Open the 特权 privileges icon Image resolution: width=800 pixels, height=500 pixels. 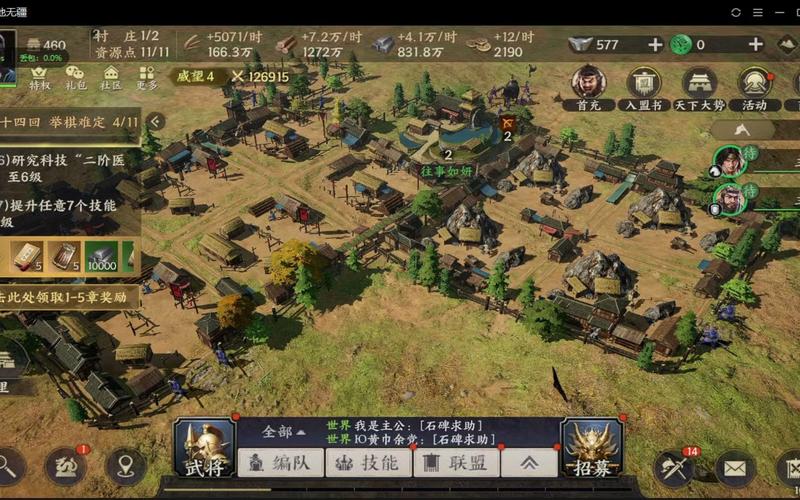coord(40,78)
